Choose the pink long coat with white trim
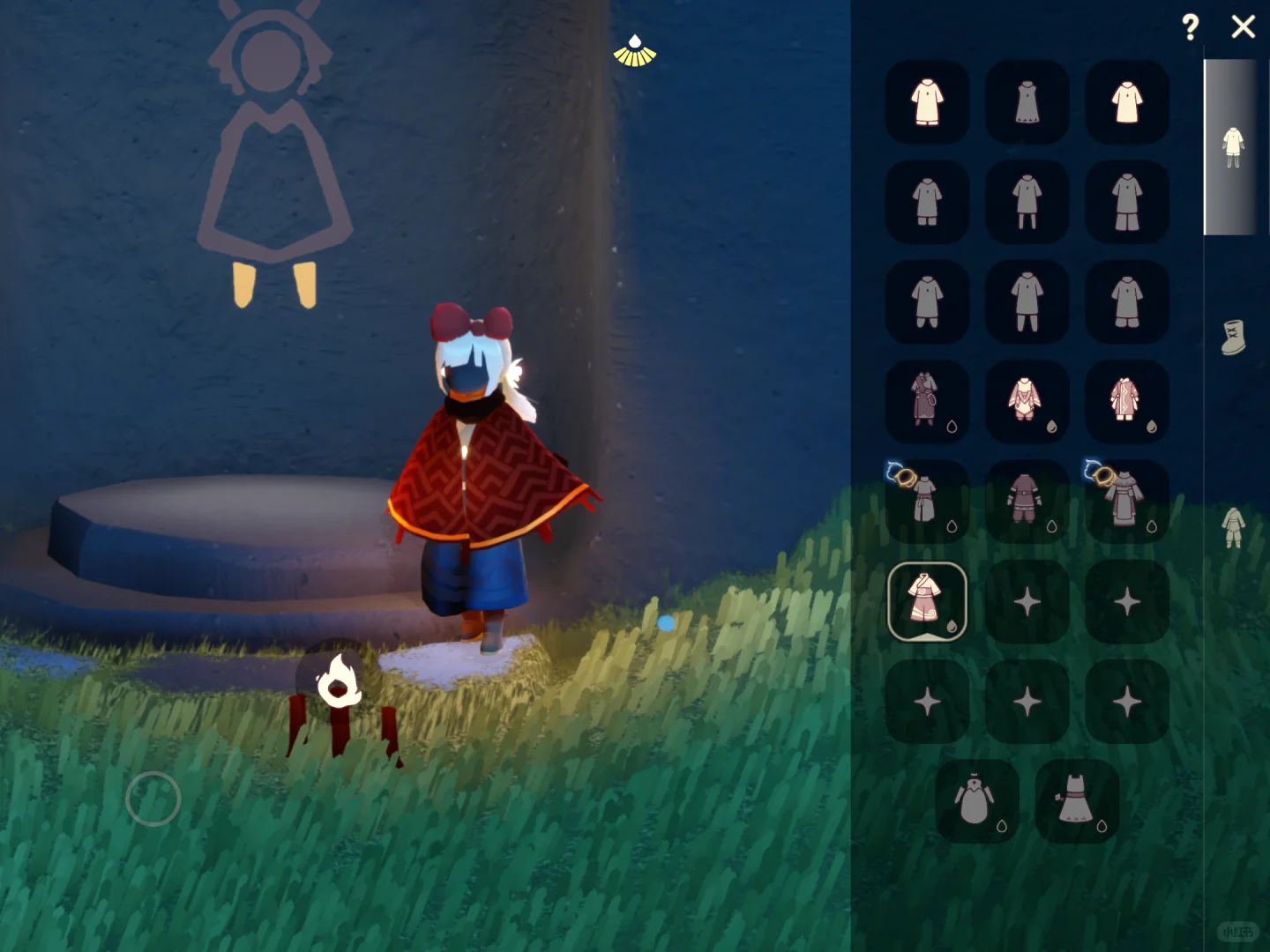The height and width of the screenshot is (952, 1270). (1126, 401)
